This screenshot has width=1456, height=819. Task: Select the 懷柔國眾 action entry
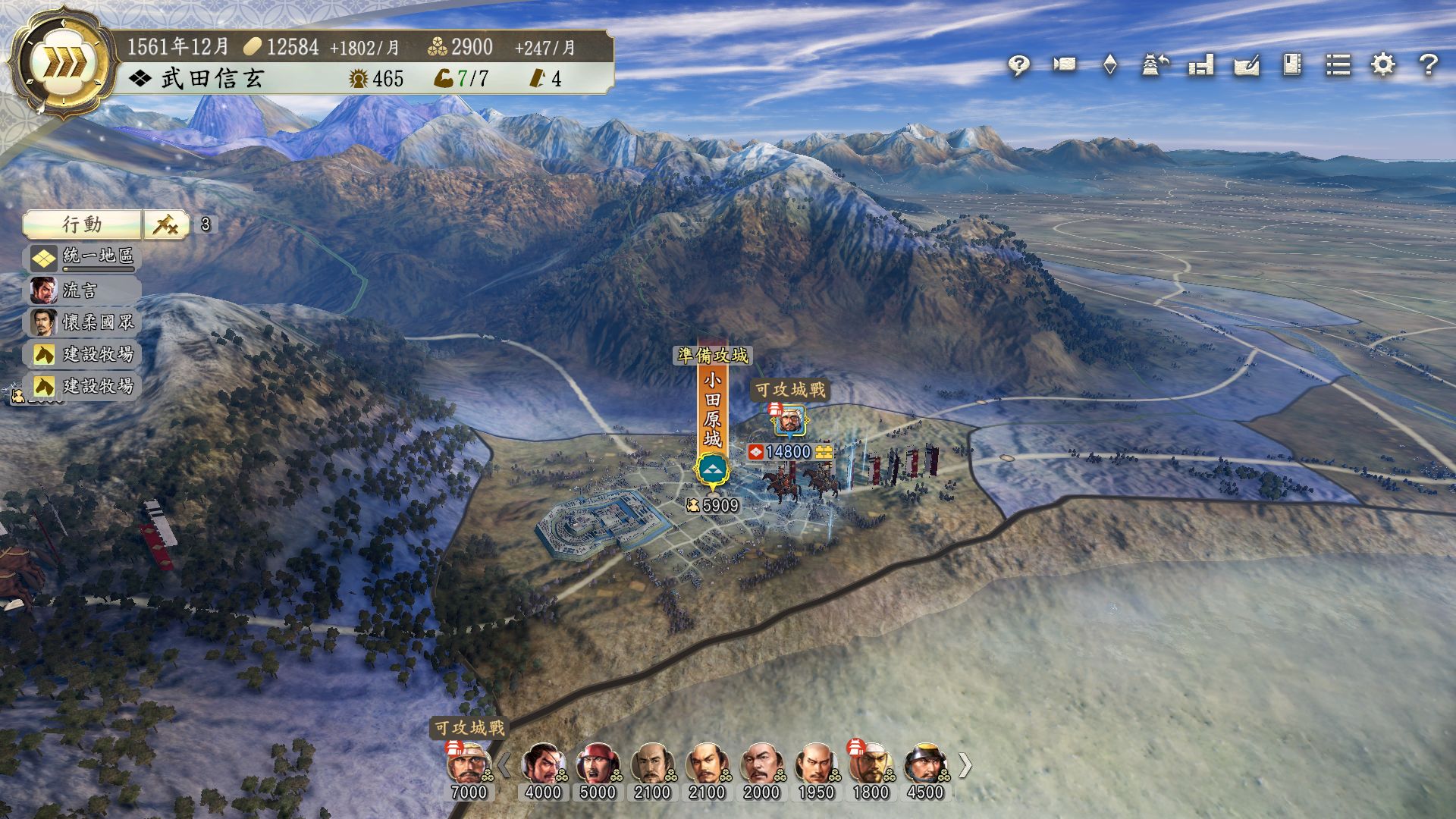[83, 322]
